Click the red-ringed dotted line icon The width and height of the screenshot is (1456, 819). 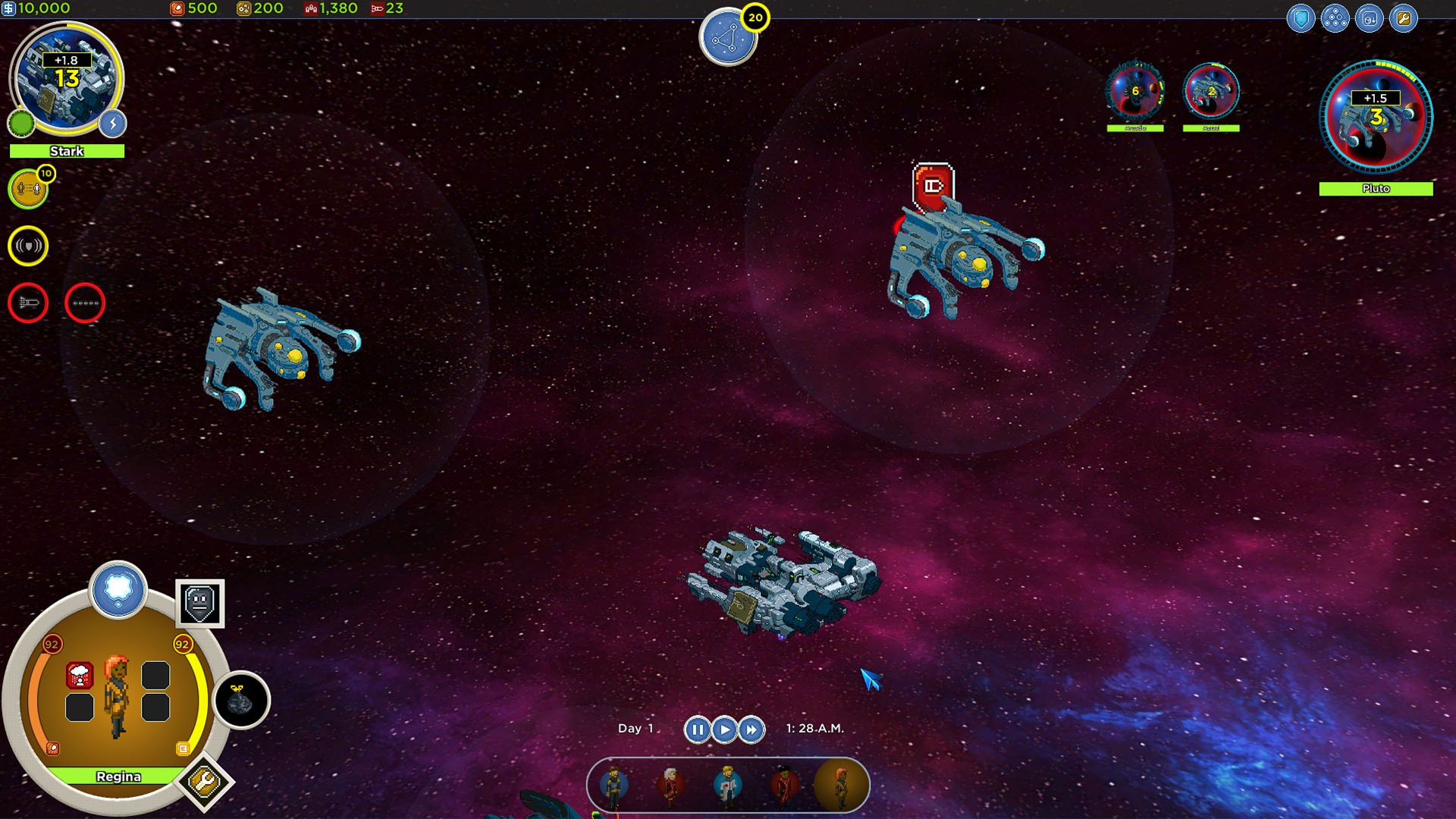click(85, 303)
